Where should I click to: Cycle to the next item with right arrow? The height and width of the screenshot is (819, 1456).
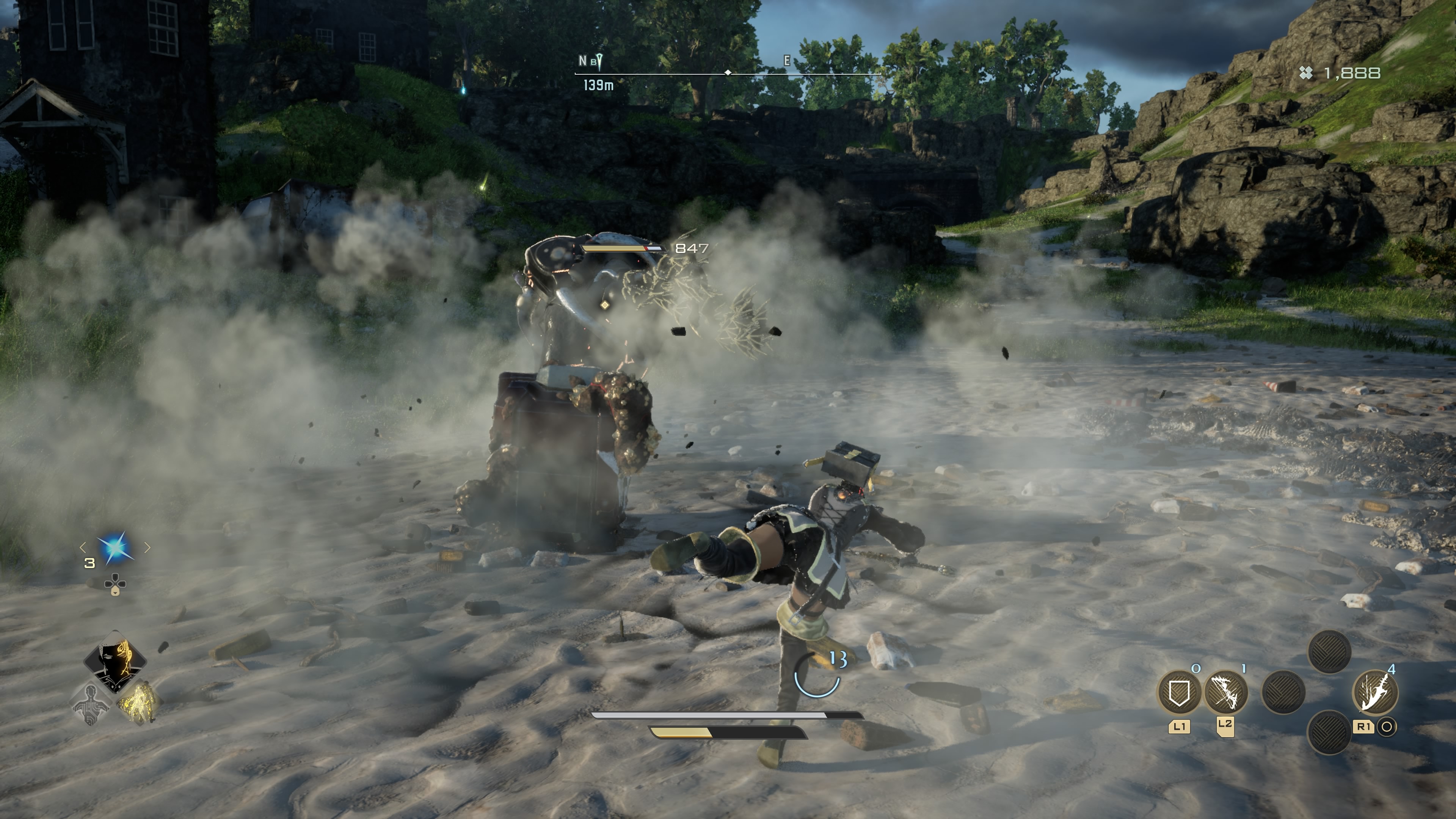click(x=147, y=547)
